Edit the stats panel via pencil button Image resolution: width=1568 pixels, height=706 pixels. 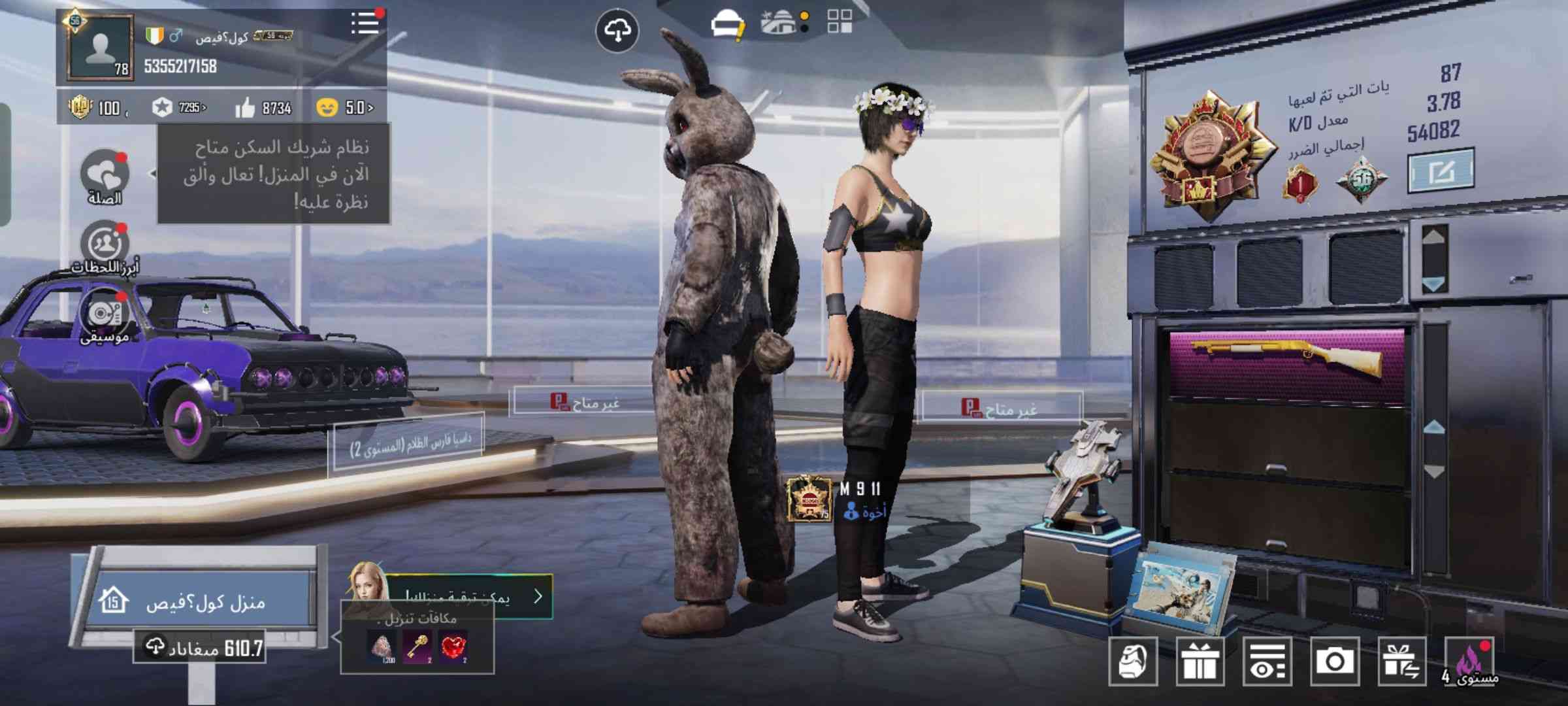click(x=1441, y=171)
